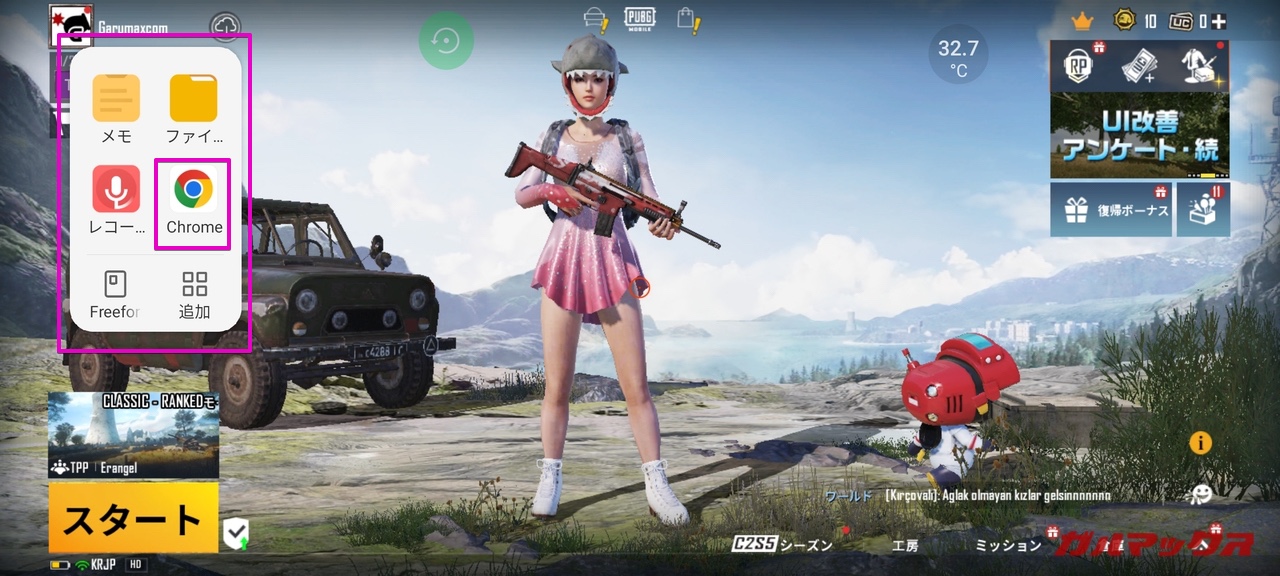View the UI改善アンケート survey banner
This screenshot has height=576, width=1280.
[x=1139, y=136]
